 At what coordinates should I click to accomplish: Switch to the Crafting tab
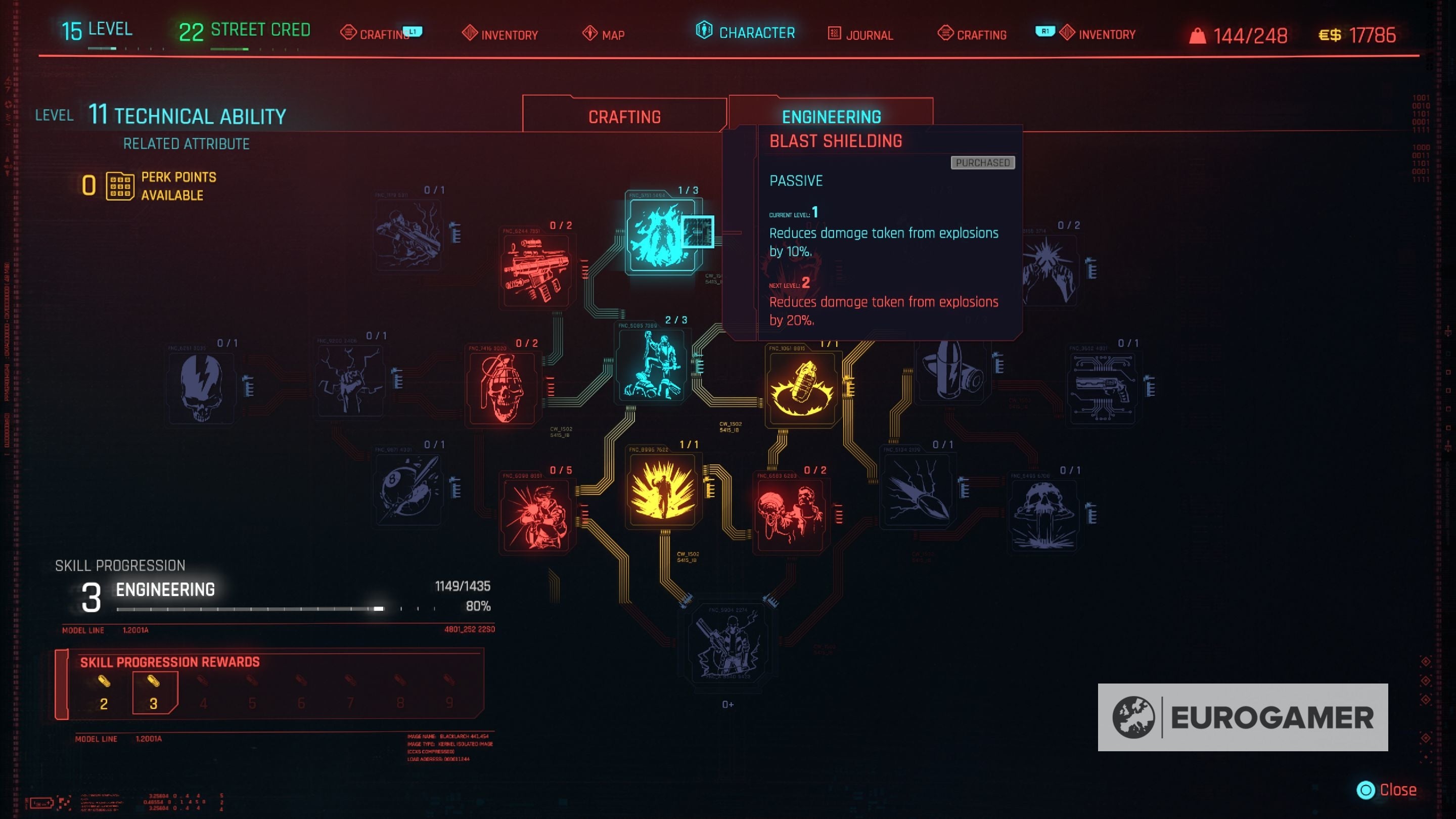625,115
